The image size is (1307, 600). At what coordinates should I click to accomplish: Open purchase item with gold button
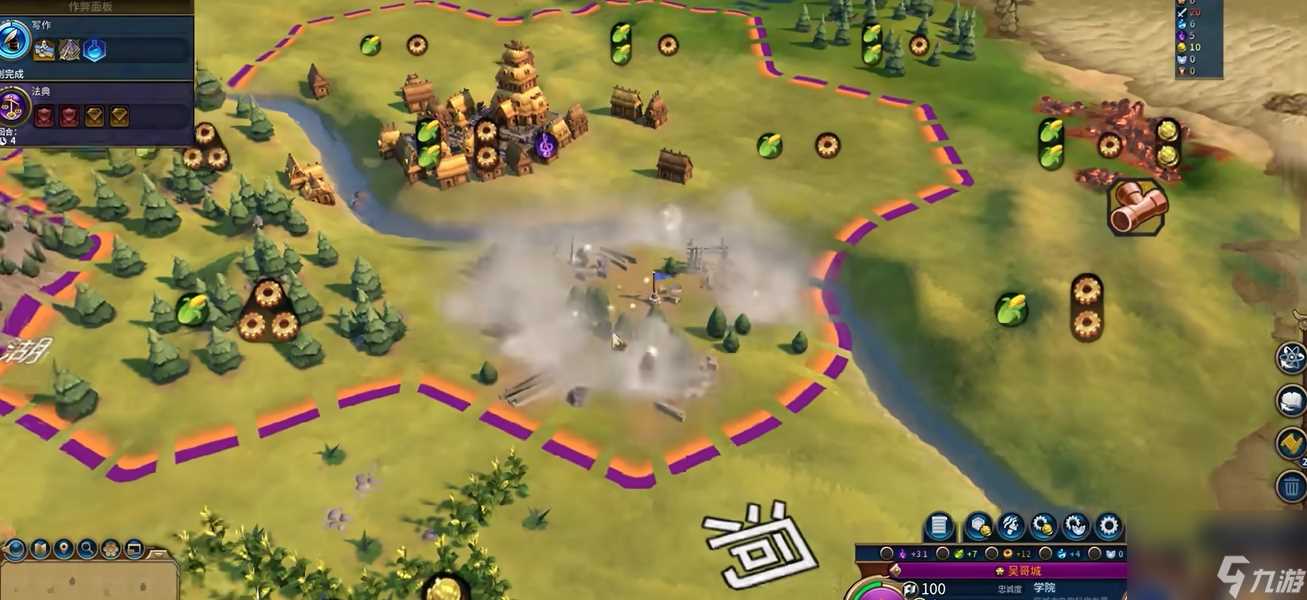[1044, 525]
